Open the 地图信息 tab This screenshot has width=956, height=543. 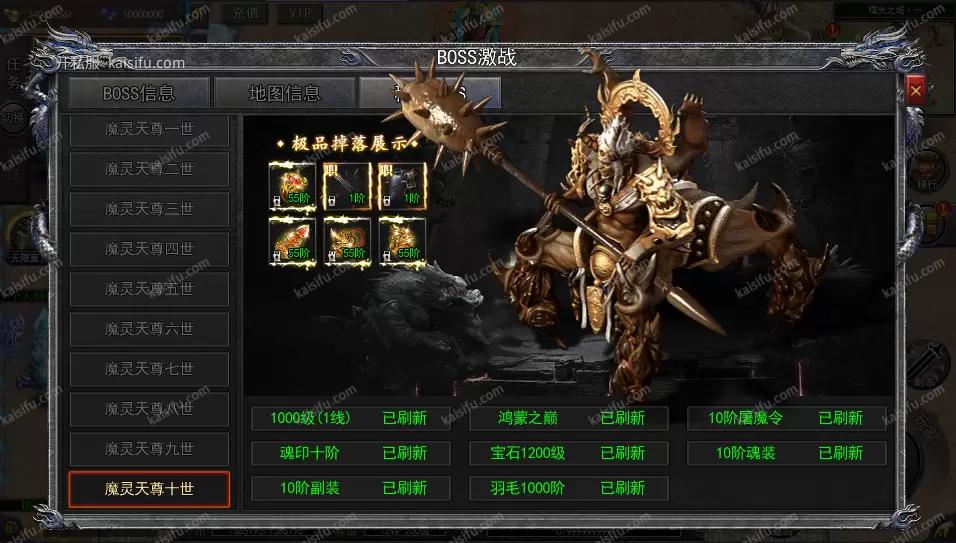[285, 94]
